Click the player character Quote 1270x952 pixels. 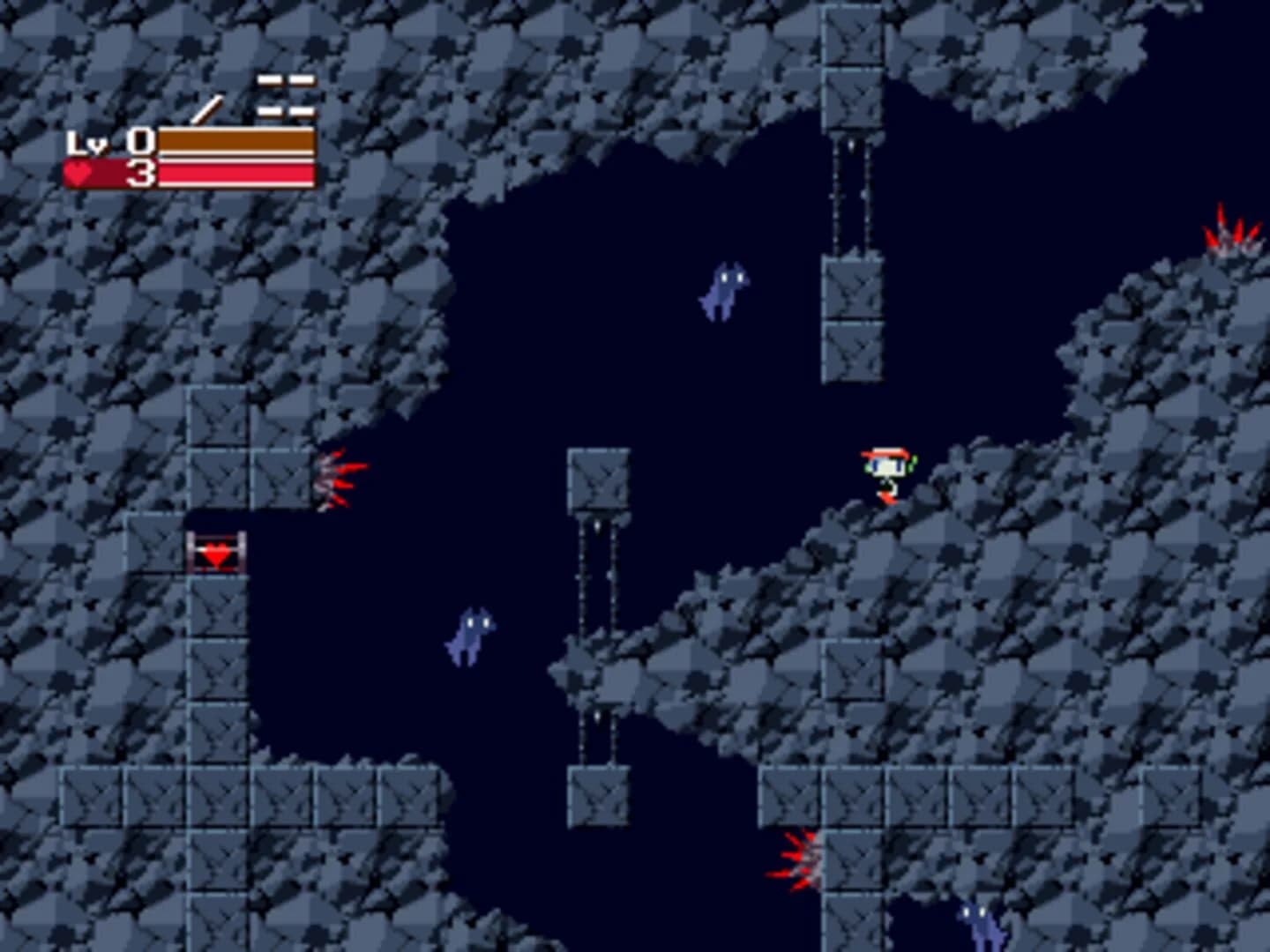click(x=885, y=476)
